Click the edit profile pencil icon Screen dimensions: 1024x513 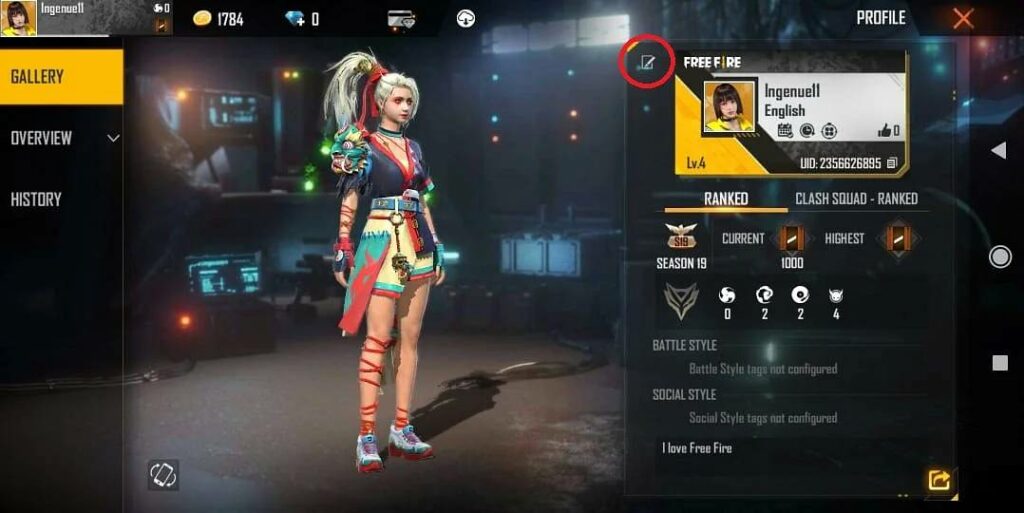pyautogui.click(x=647, y=64)
